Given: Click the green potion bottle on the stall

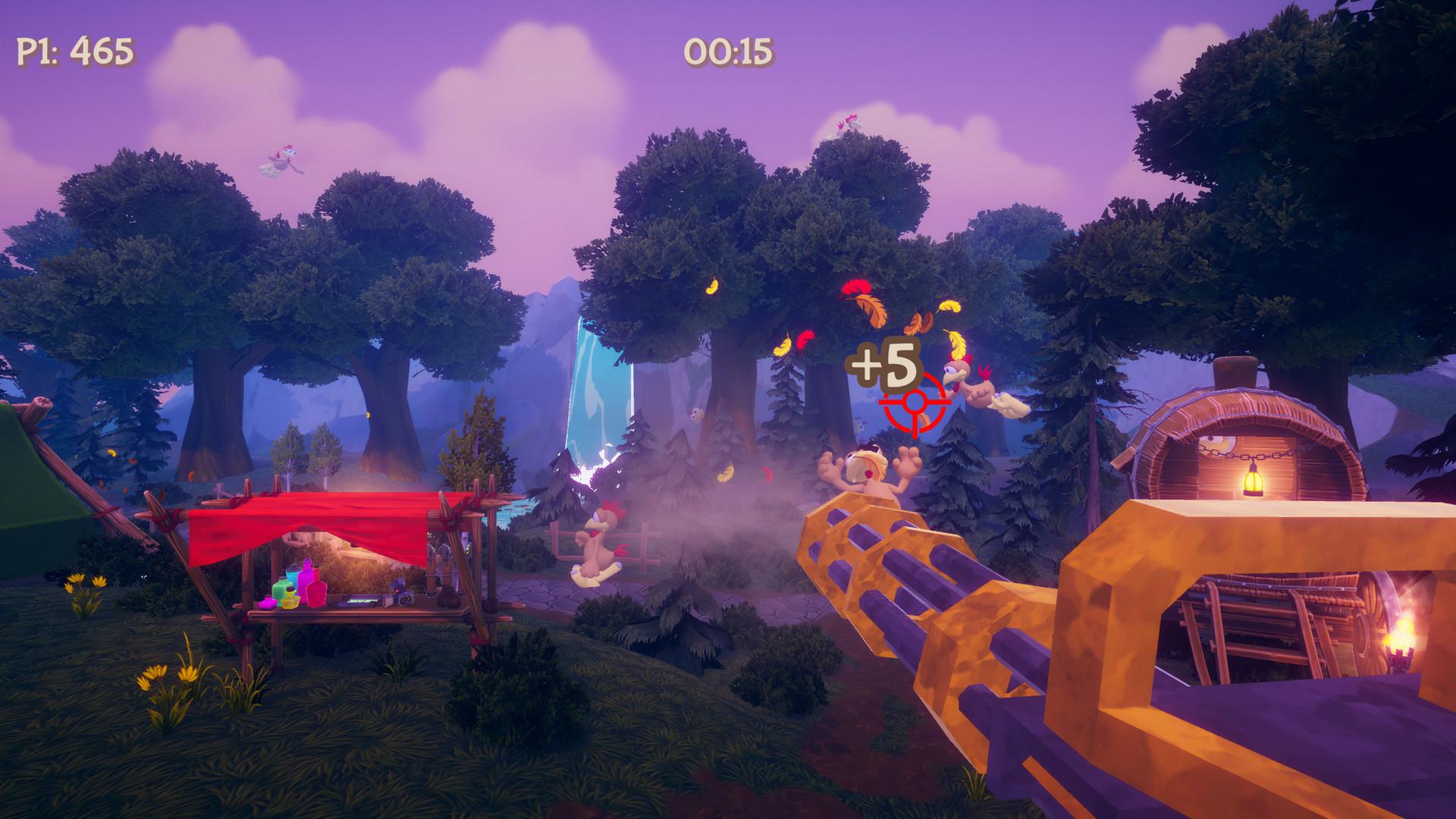Looking at the screenshot, I should (282, 590).
